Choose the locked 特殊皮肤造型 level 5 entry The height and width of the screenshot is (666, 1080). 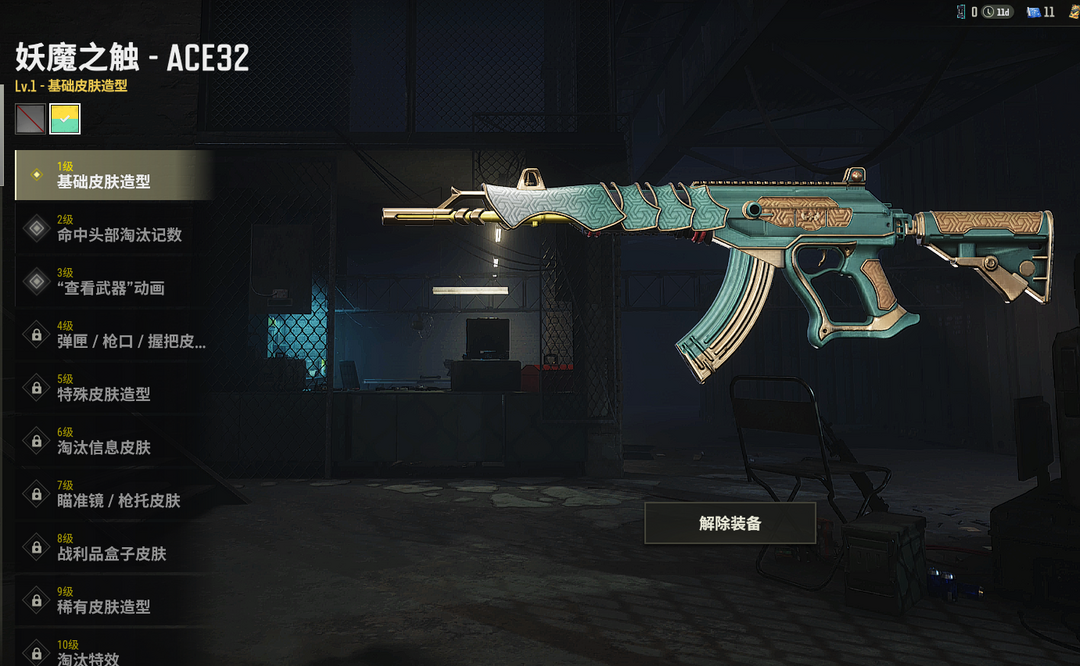tap(112, 387)
